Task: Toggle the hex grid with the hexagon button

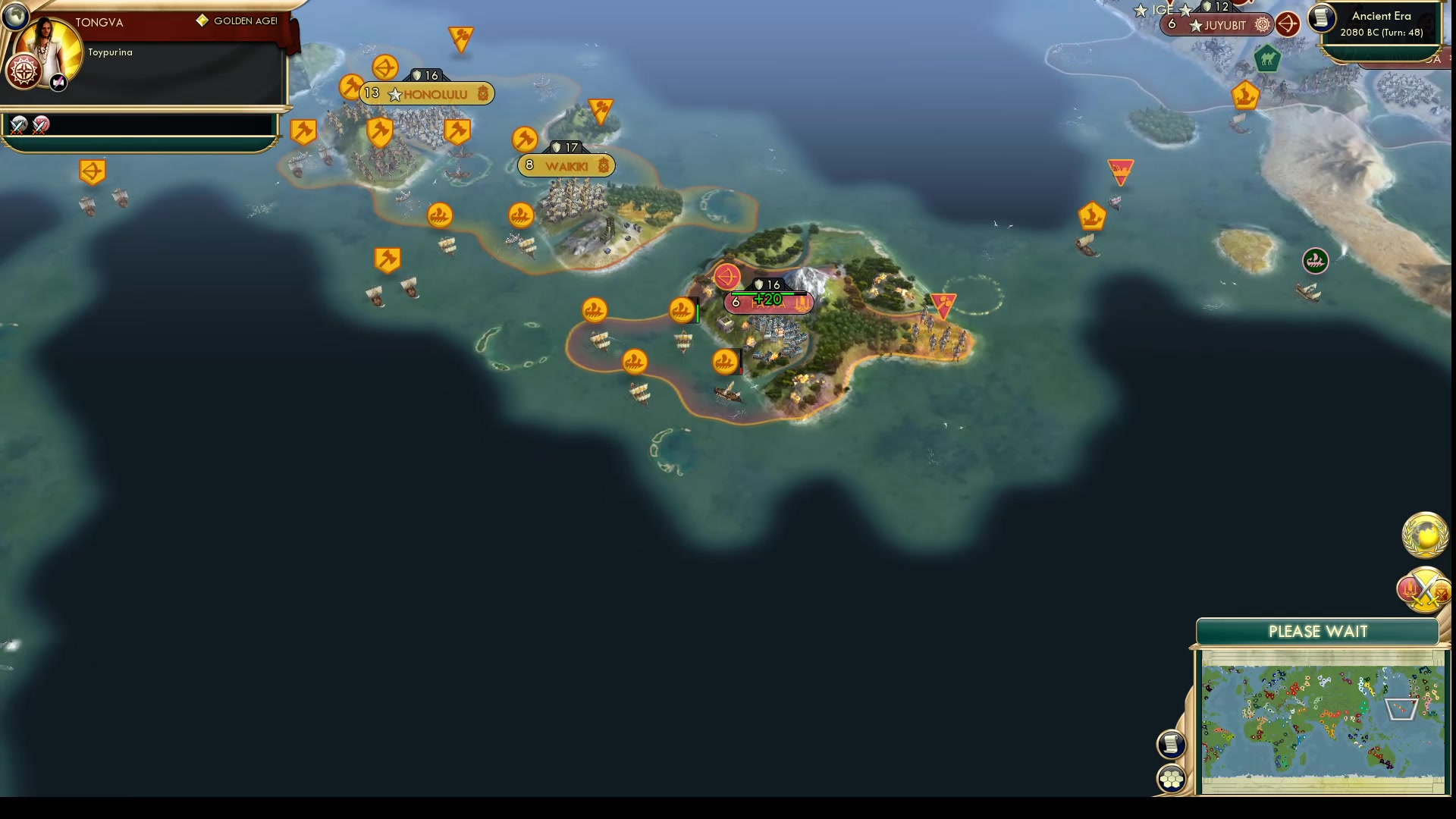Action: tap(1172, 777)
